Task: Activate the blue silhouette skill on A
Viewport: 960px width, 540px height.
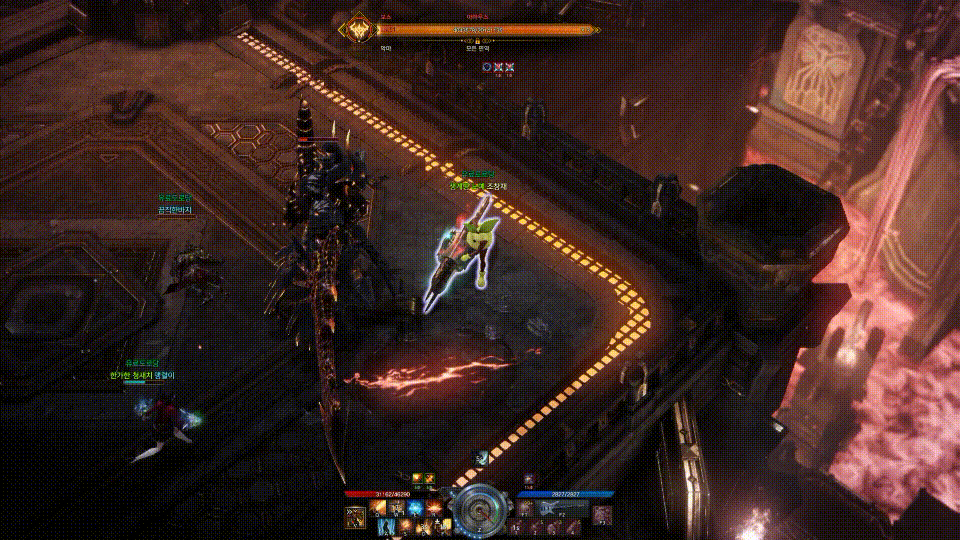Action: coord(388,526)
